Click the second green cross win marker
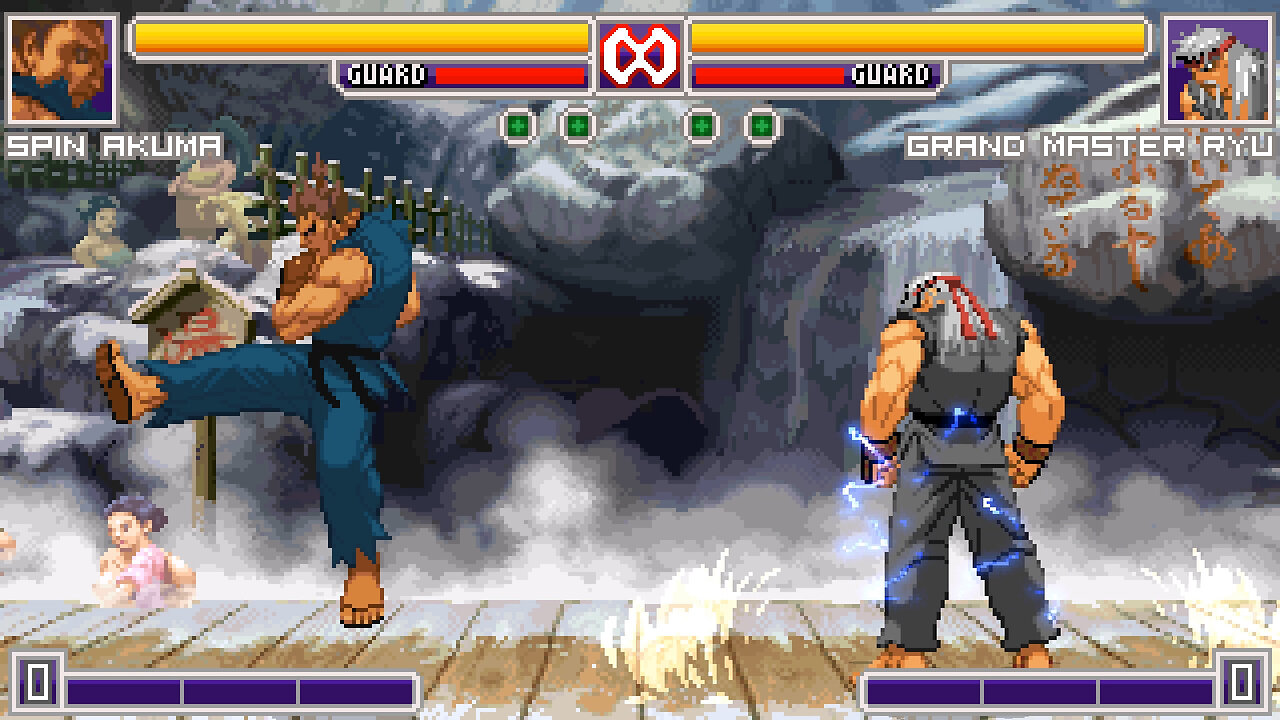 pyautogui.click(x=576, y=126)
